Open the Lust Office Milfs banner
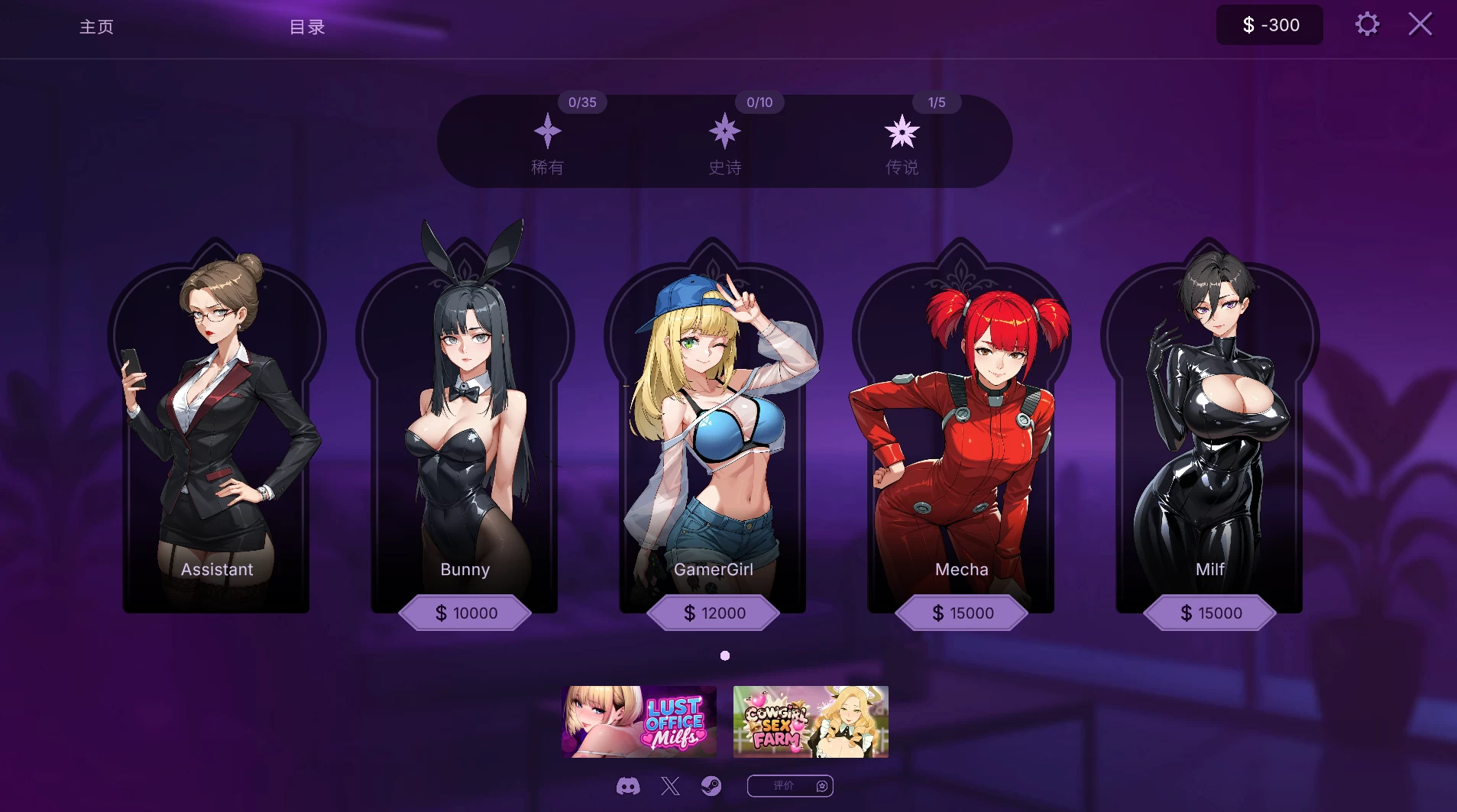The image size is (1457, 812). pyautogui.click(x=639, y=720)
